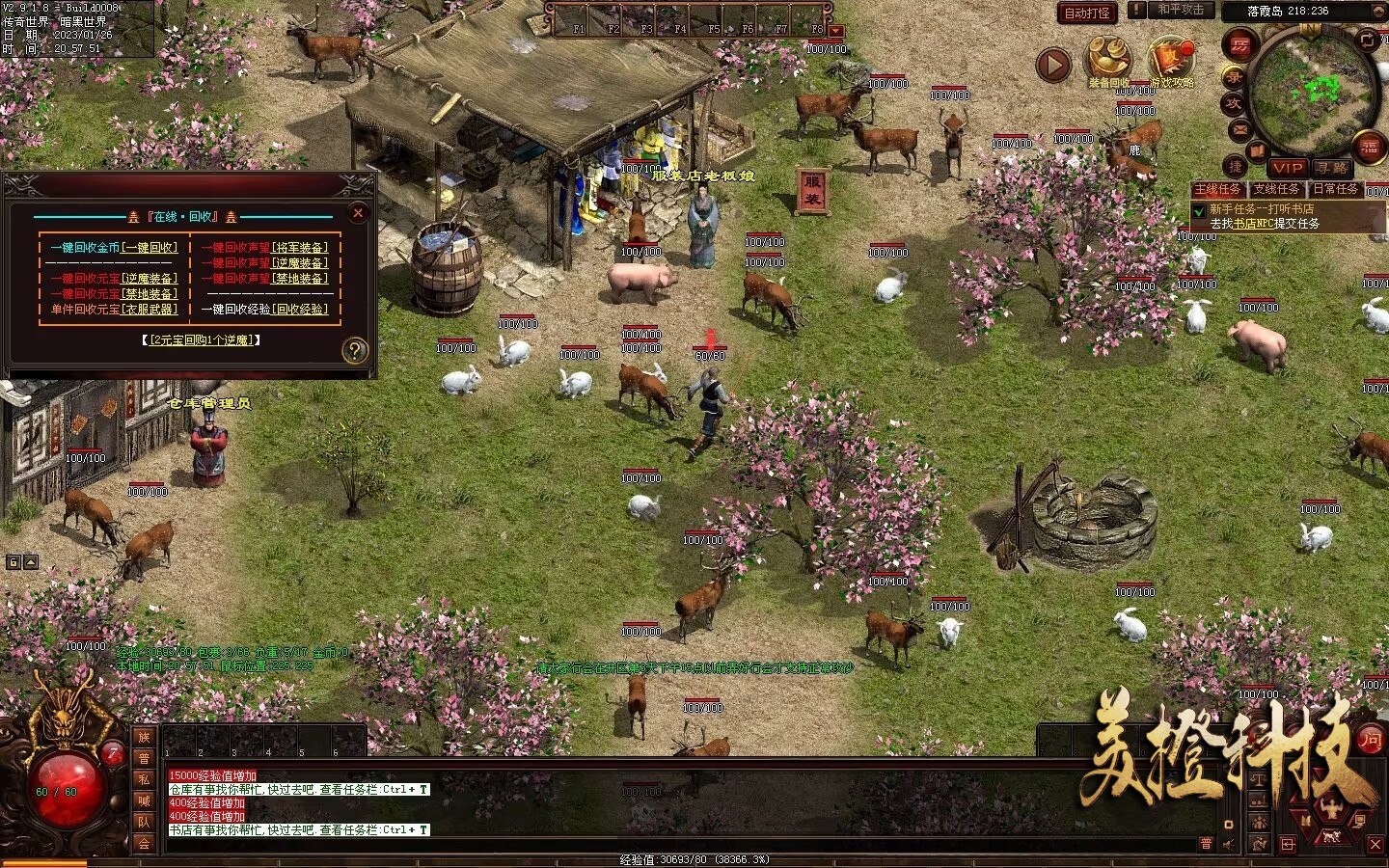Open the VIP button under the minimap
1389x868 pixels.
point(1287,168)
